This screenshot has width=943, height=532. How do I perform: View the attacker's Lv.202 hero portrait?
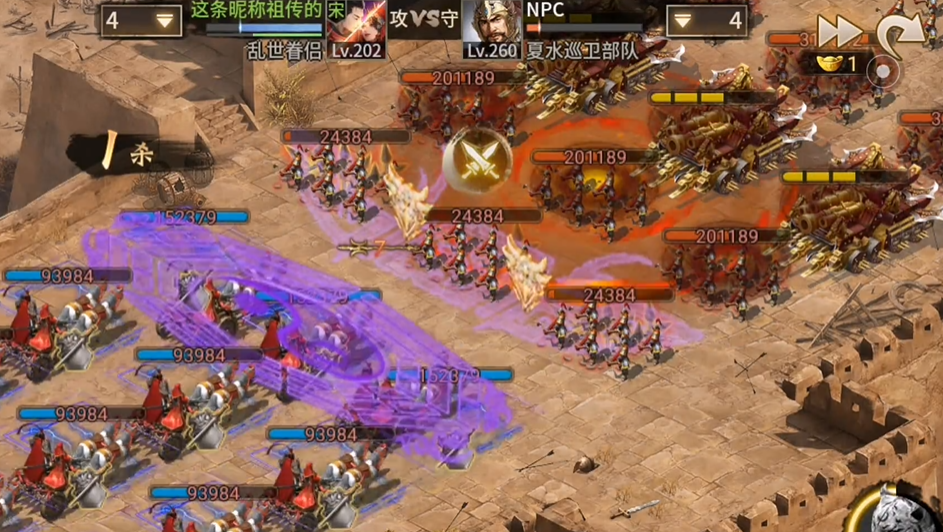point(358,28)
